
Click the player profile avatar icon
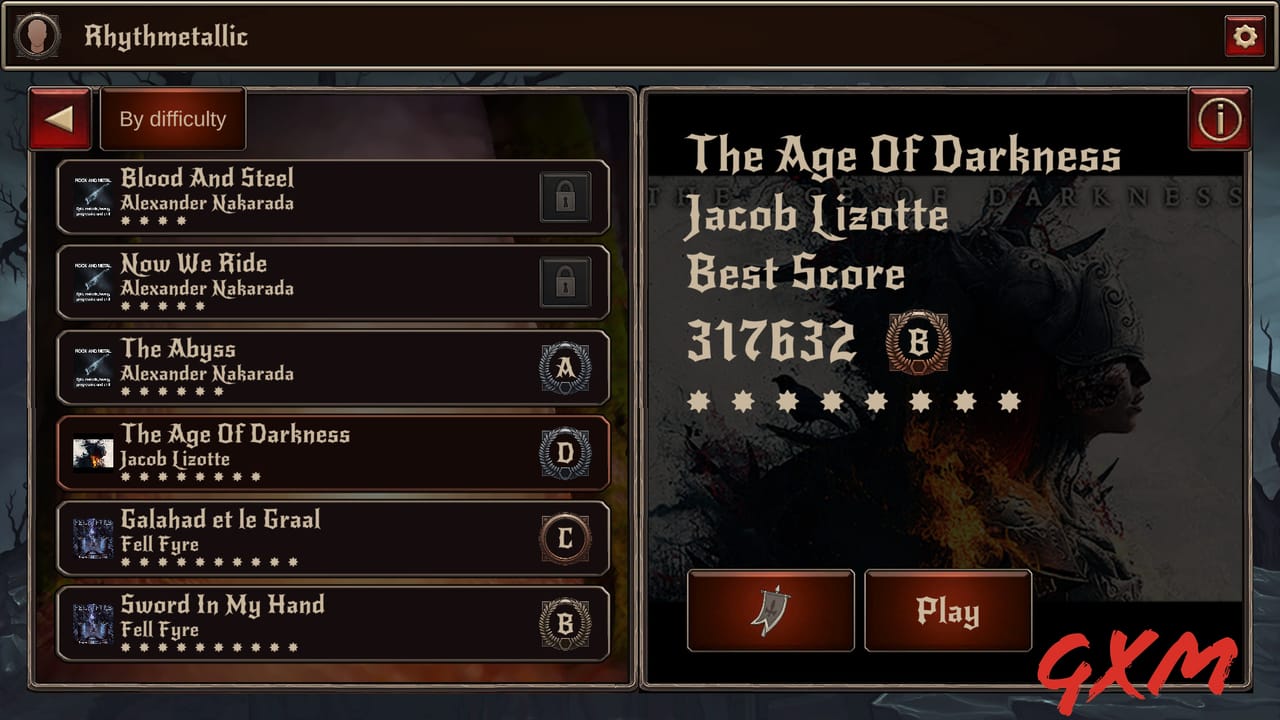click(37, 37)
